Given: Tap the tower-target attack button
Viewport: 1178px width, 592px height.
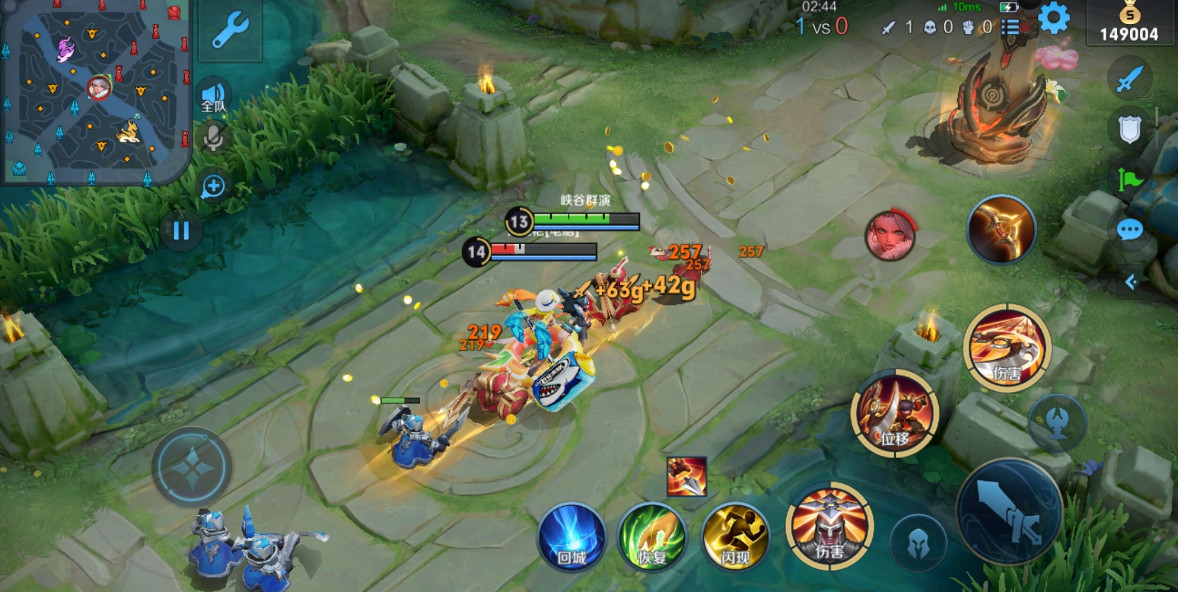Looking at the screenshot, I should (1057, 421).
